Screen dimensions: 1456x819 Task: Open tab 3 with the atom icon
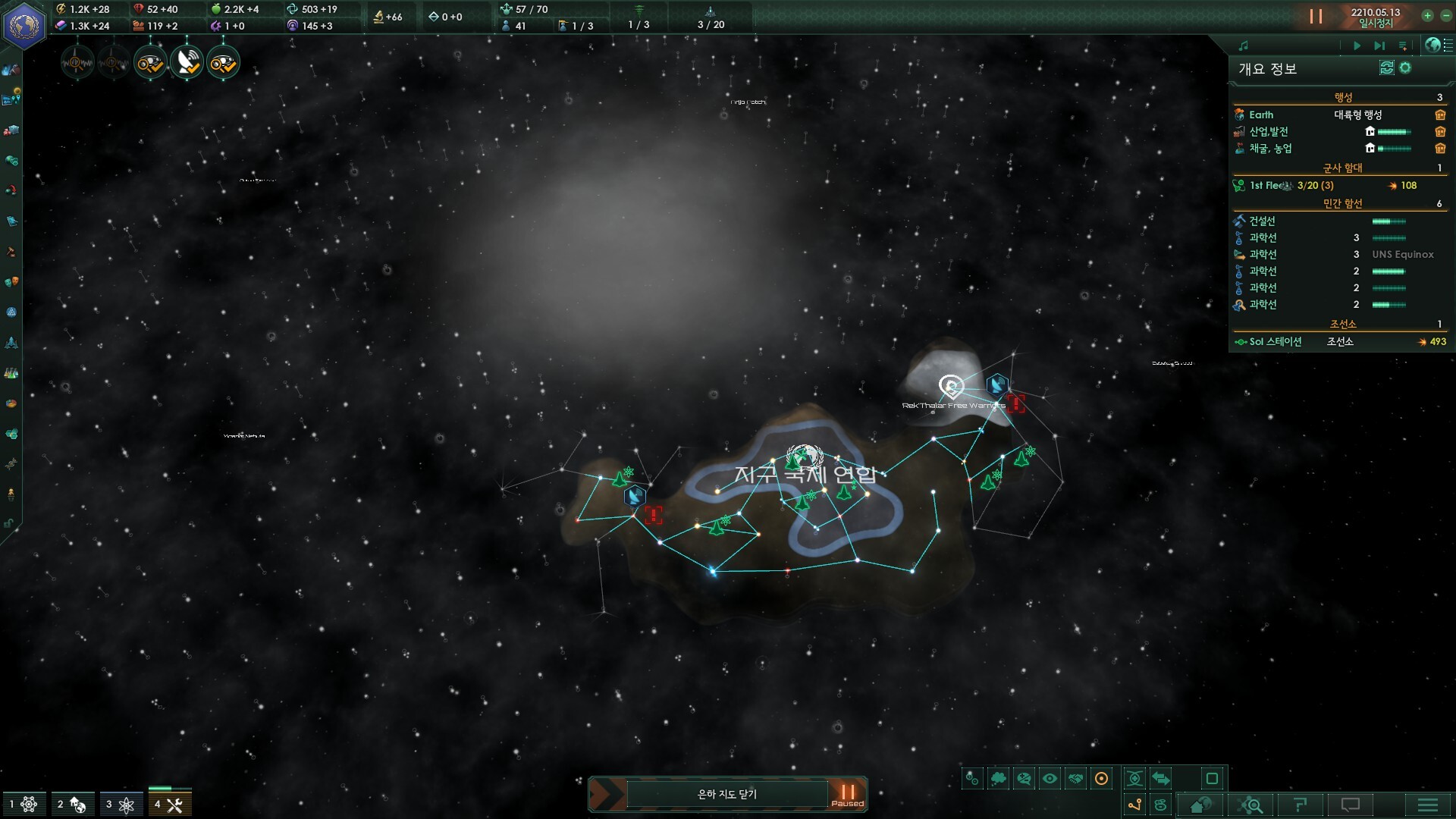pos(121,805)
